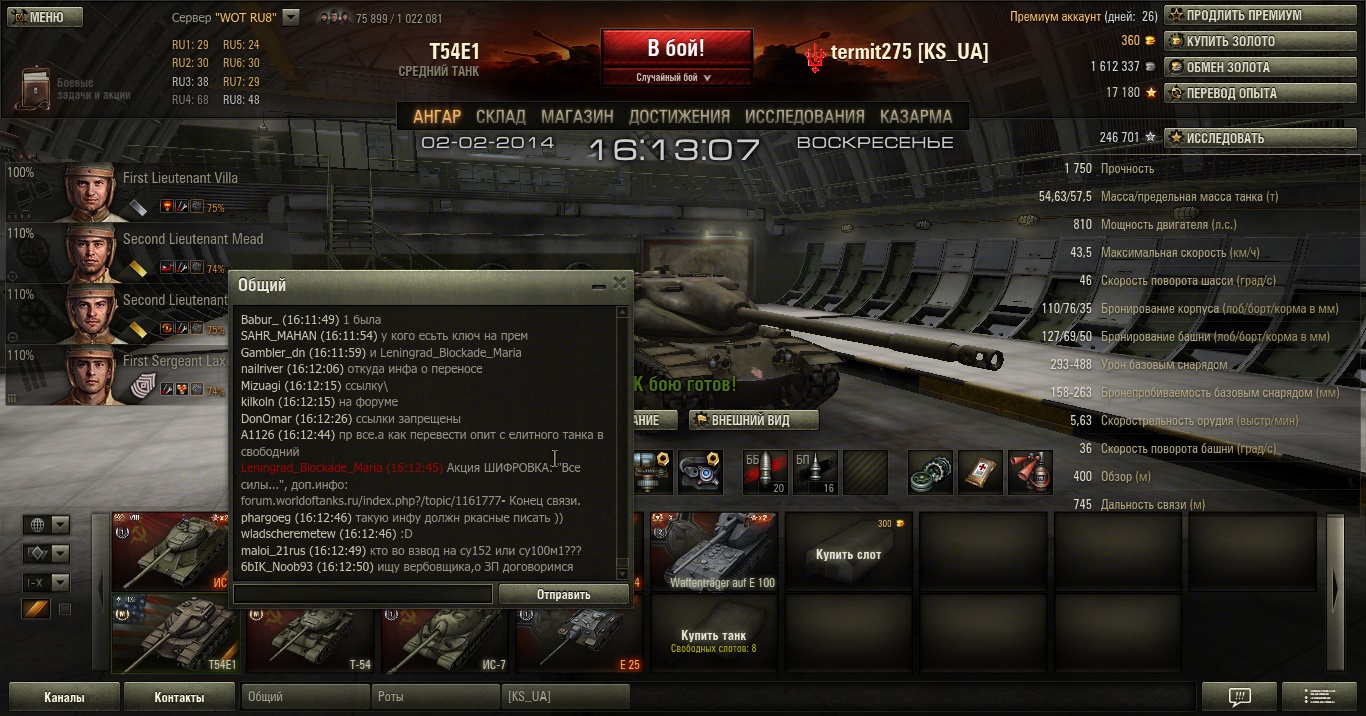Start battle with the В бой! button
Image resolution: width=1366 pixels, height=716 pixels.
pyautogui.click(x=676, y=48)
